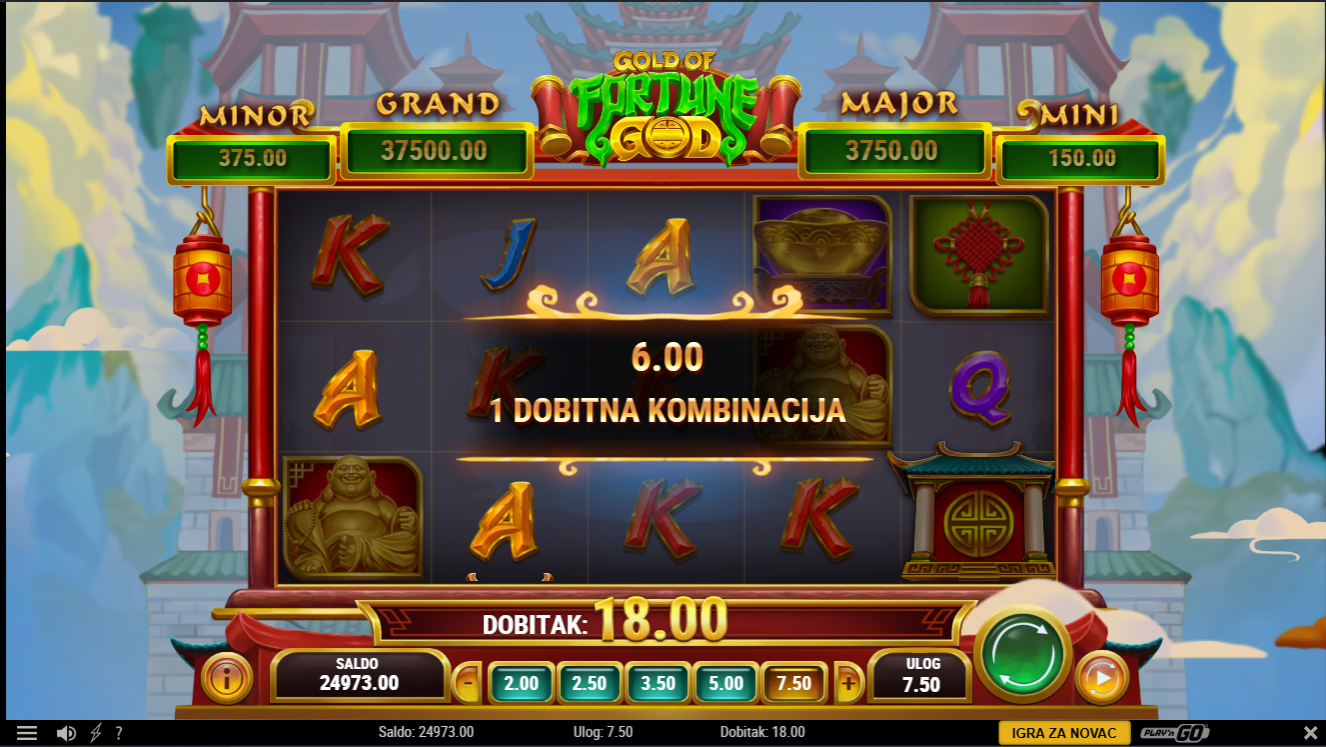Open the paytable info button

pyautogui.click(x=227, y=679)
